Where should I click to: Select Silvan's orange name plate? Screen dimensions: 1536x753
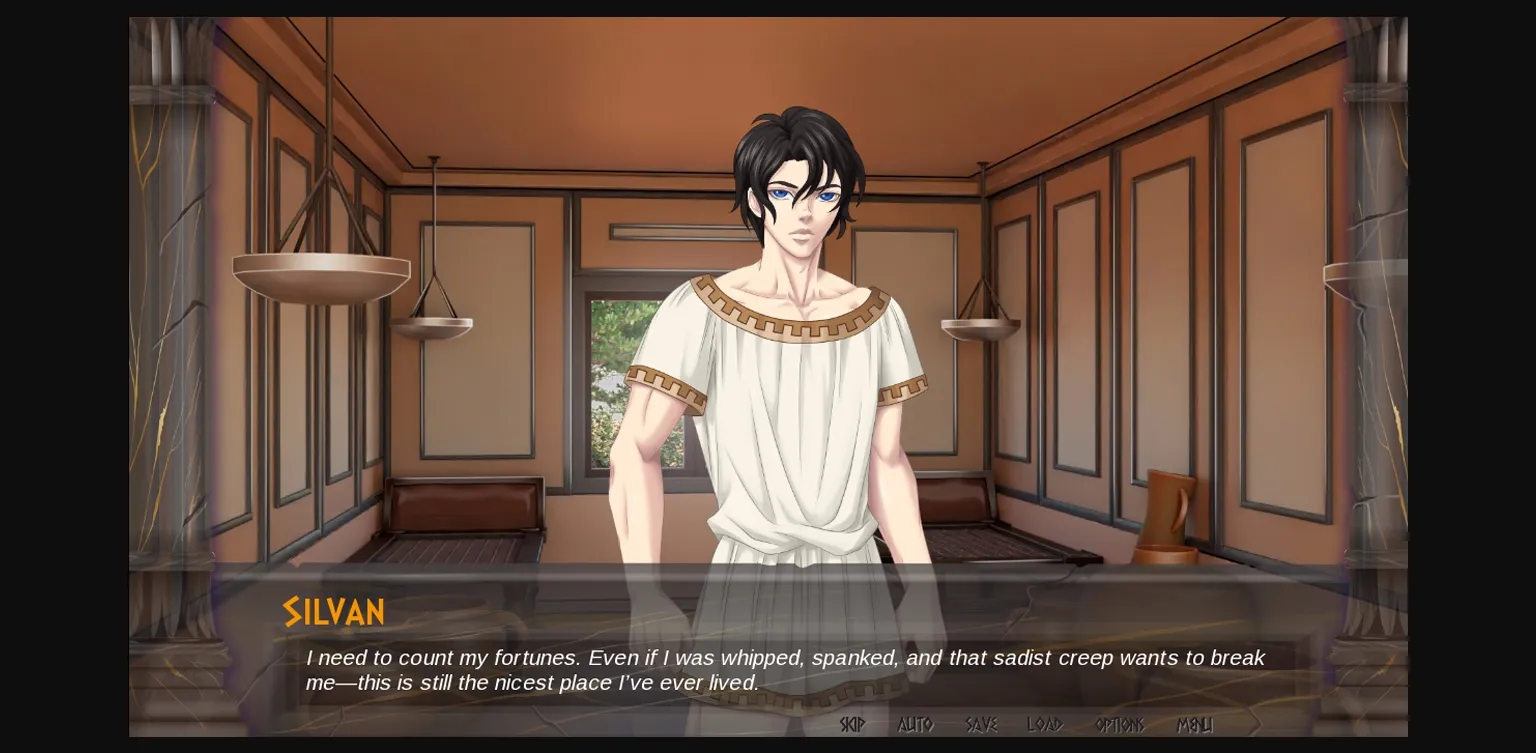coord(333,611)
